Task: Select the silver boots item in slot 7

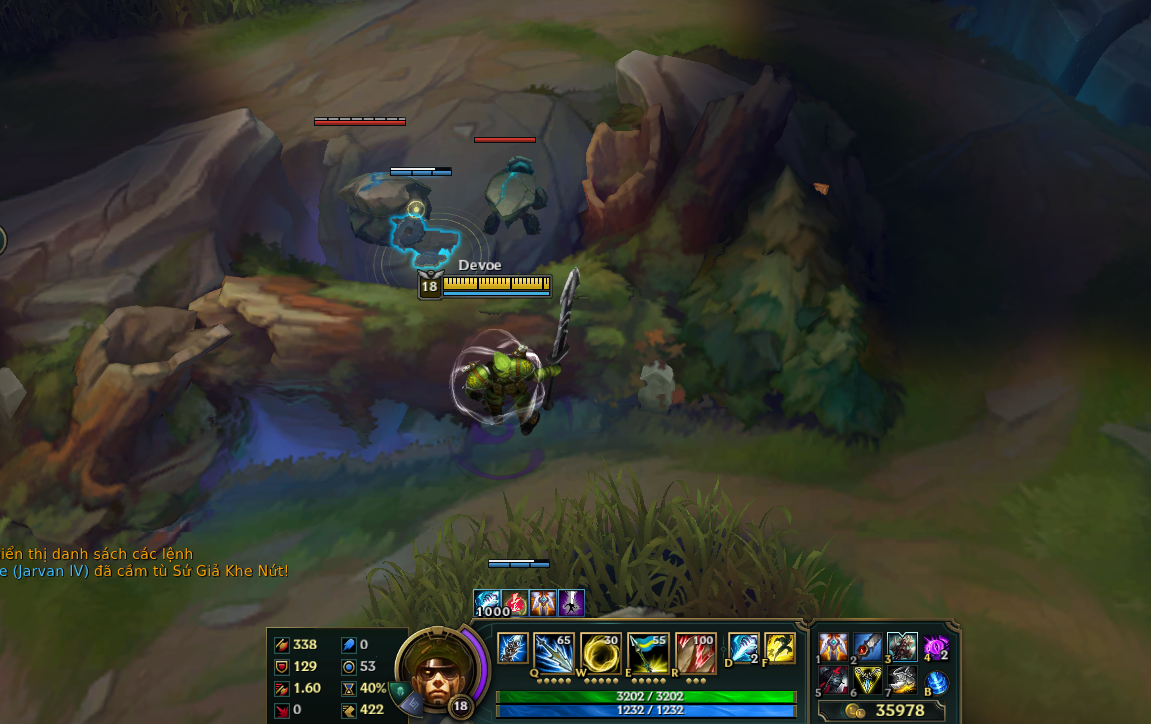Action: click(901, 680)
